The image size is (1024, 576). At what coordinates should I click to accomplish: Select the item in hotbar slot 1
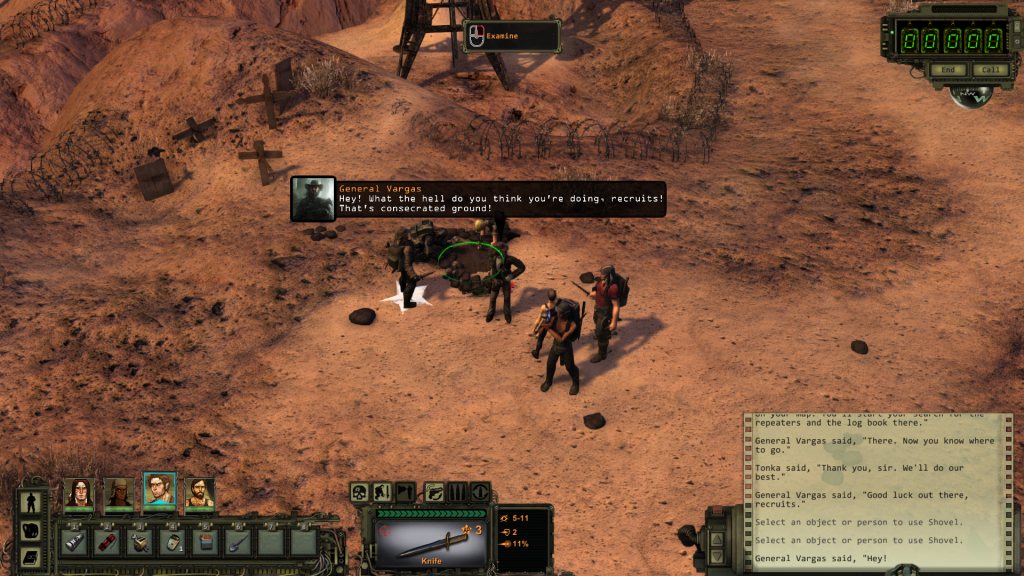coord(75,542)
